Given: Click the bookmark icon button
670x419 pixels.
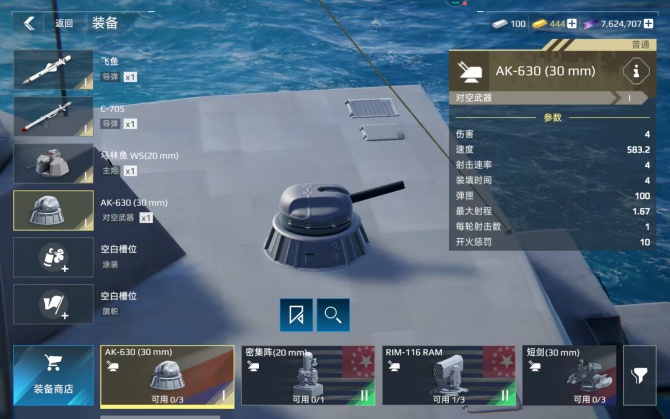Looking at the screenshot, I should click(296, 315).
